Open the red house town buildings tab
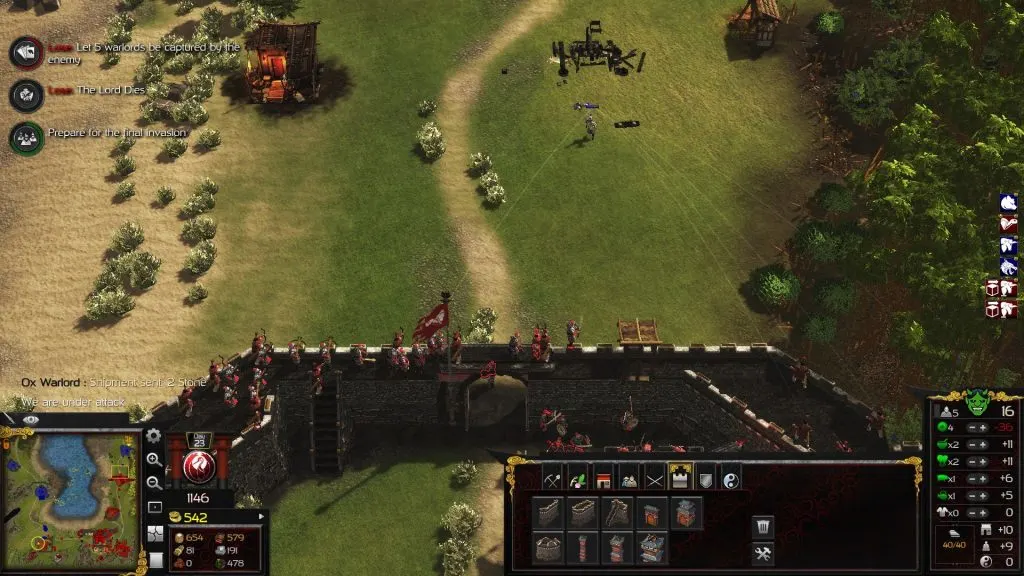Image resolution: width=1024 pixels, height=576 pixels. (x=604, y=479)
